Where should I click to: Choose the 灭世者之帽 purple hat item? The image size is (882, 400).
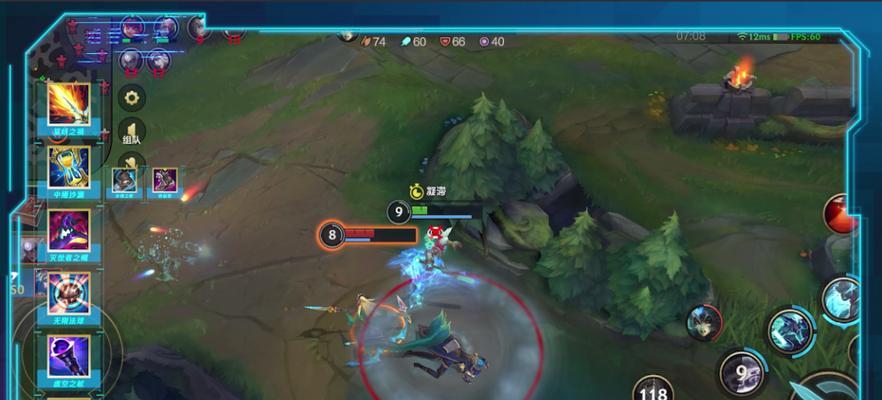pos(69,230)
